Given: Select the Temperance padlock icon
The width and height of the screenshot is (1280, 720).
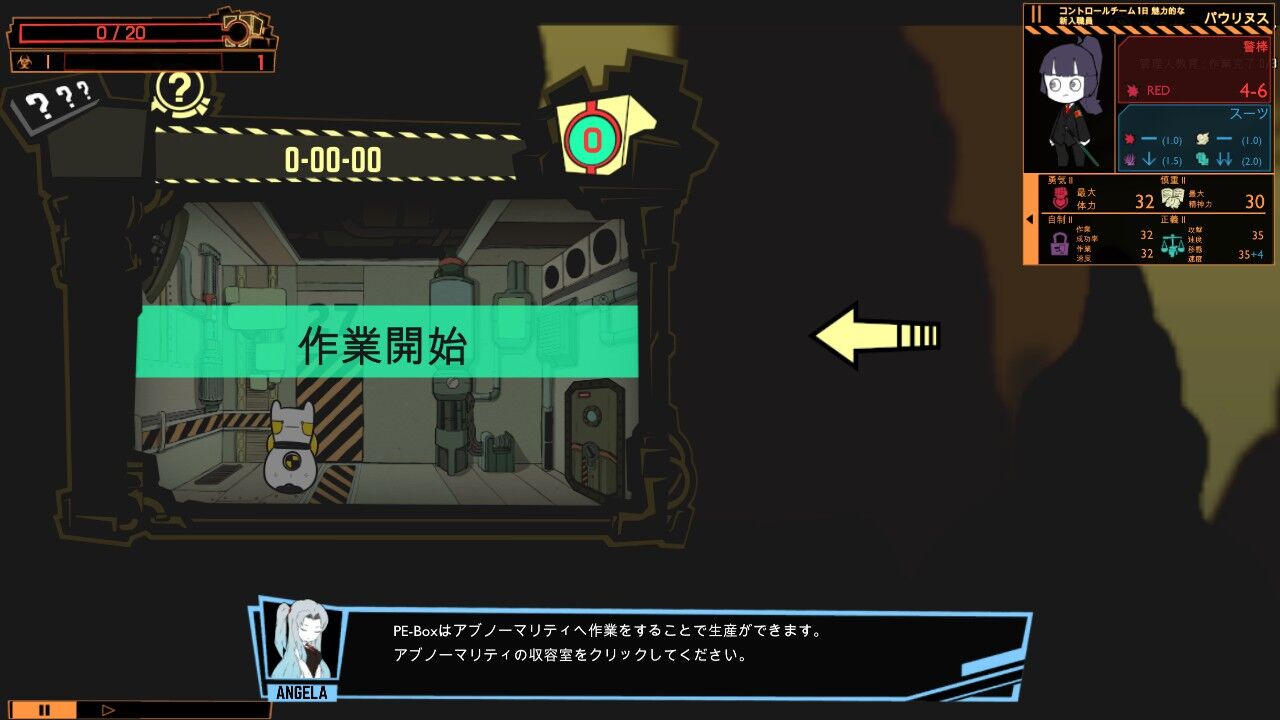Looking at the screenshot, I should [1060, 244].
